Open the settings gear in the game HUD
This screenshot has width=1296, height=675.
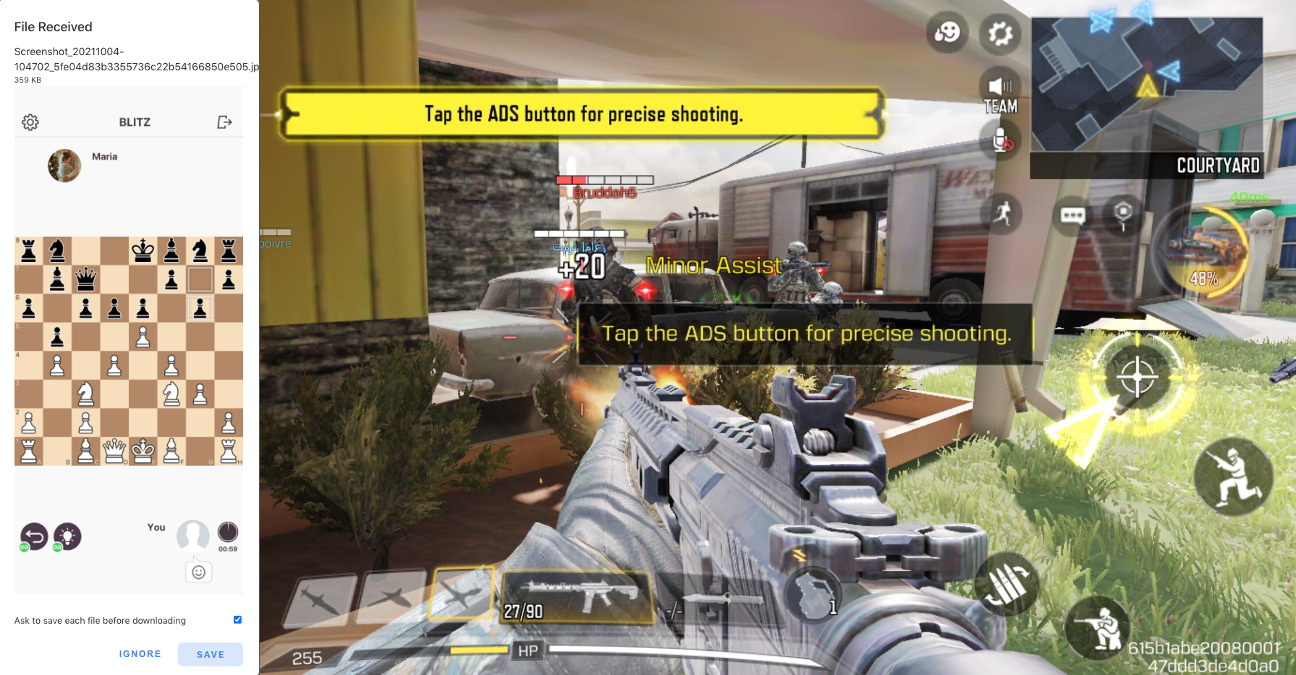(x=999, y=33)
